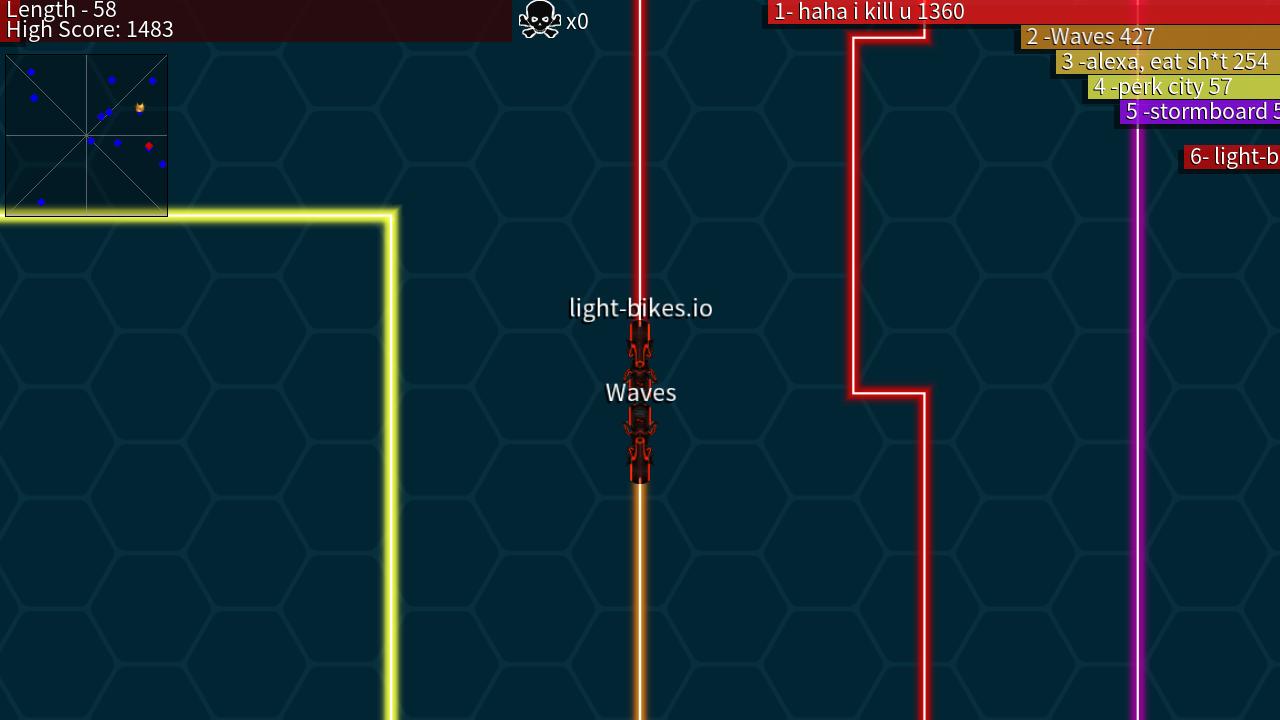The width and height of the screenshot is (1280, 720).
Task: Click the orange player marker on the minimap
Action: [139, 105]
